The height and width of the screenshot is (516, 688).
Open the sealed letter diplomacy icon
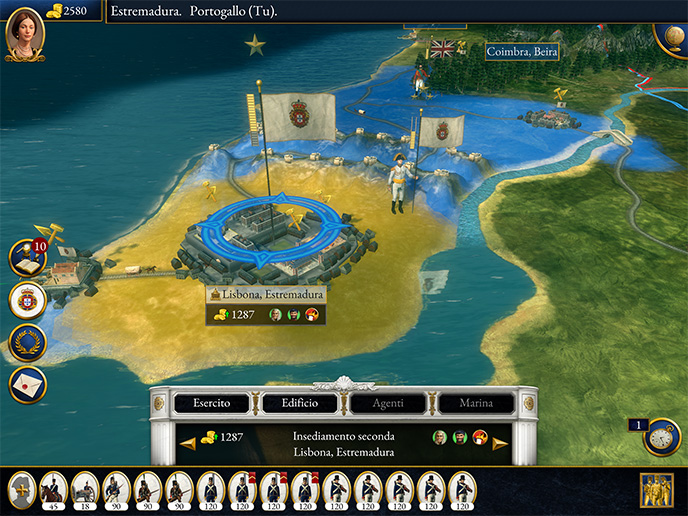click(x=27, y=384)
